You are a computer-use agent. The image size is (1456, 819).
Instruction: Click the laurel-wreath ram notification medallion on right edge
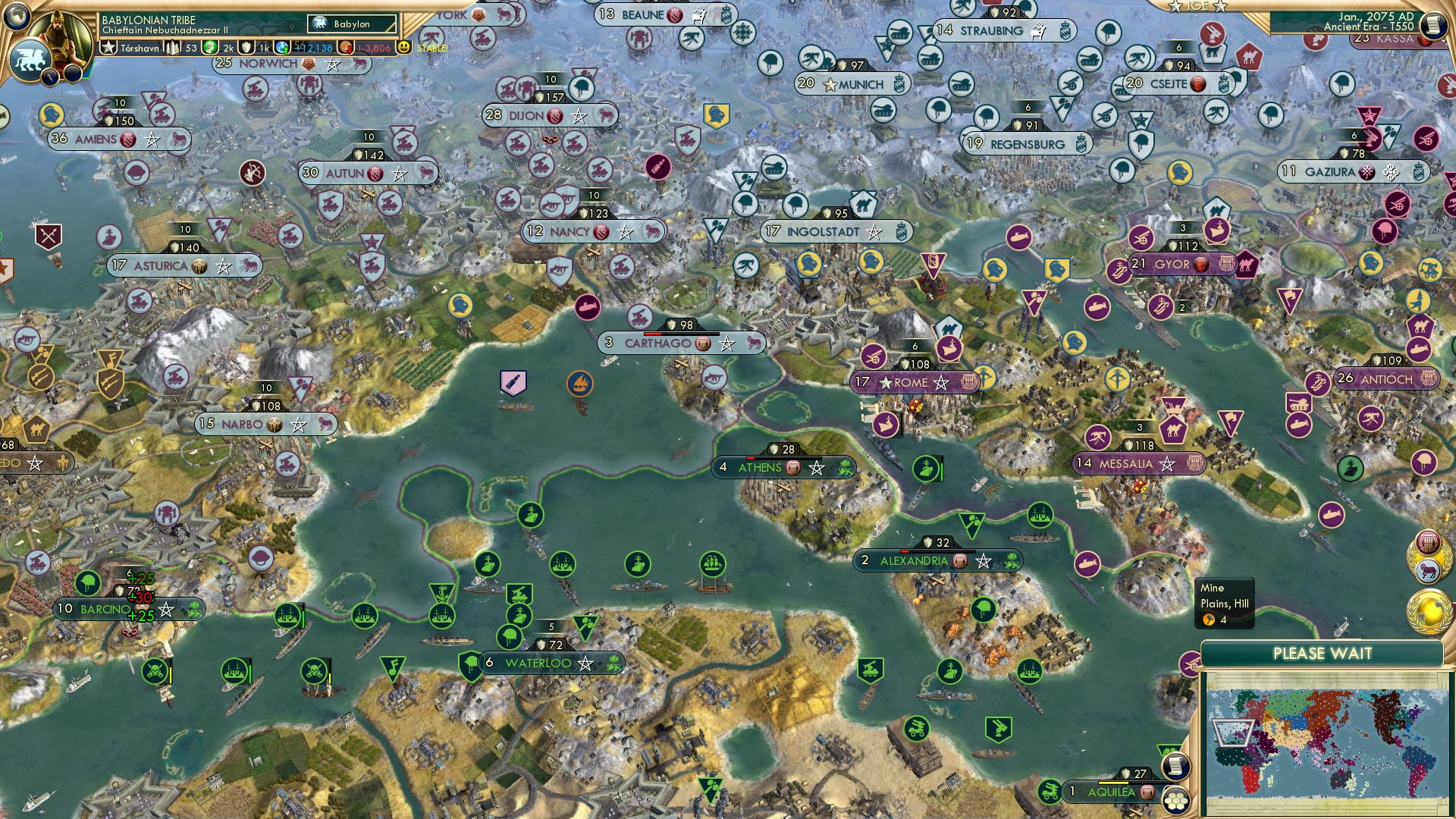tap(1429, 570)
